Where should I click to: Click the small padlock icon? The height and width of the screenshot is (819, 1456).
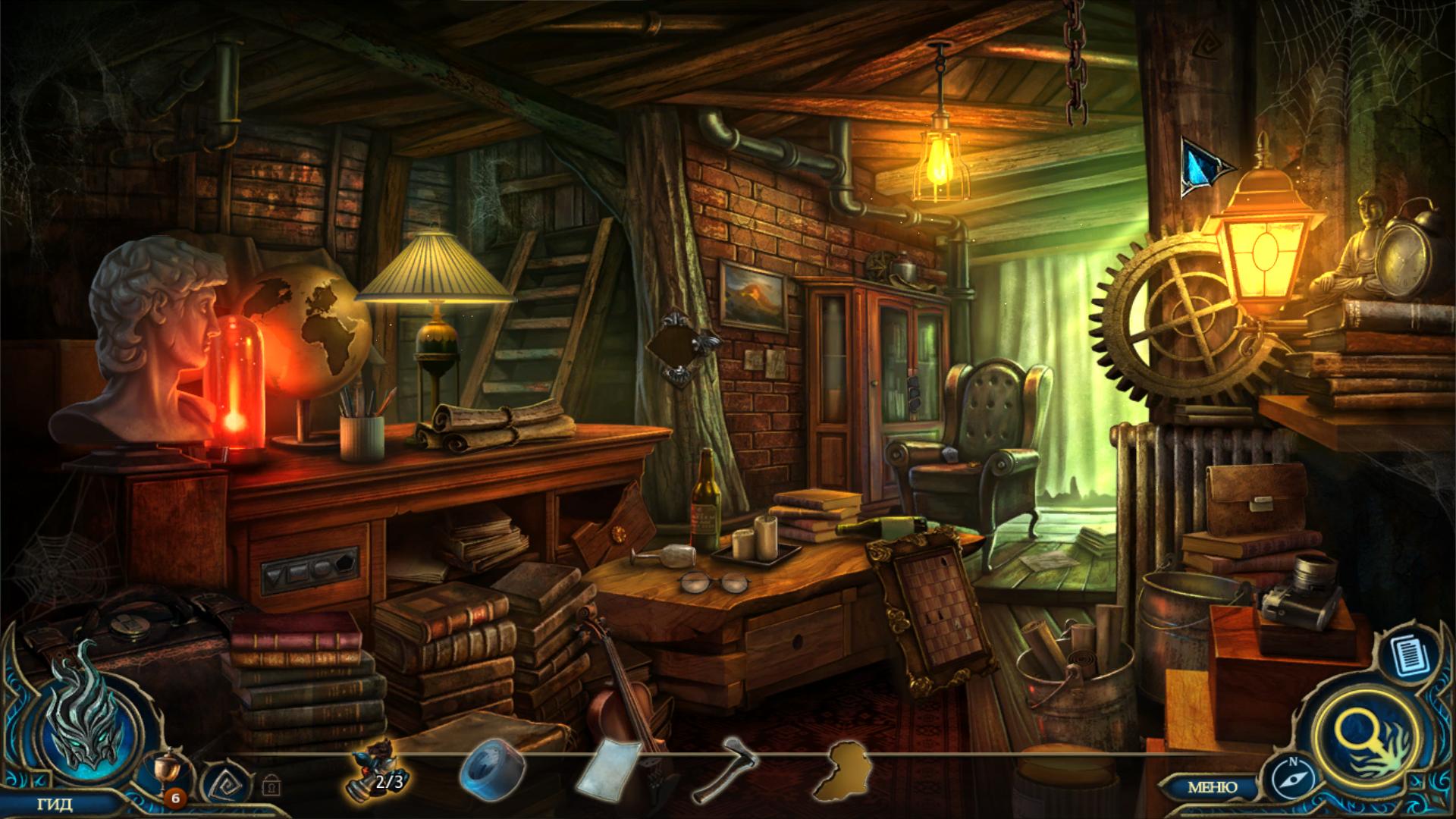point(270,786)
